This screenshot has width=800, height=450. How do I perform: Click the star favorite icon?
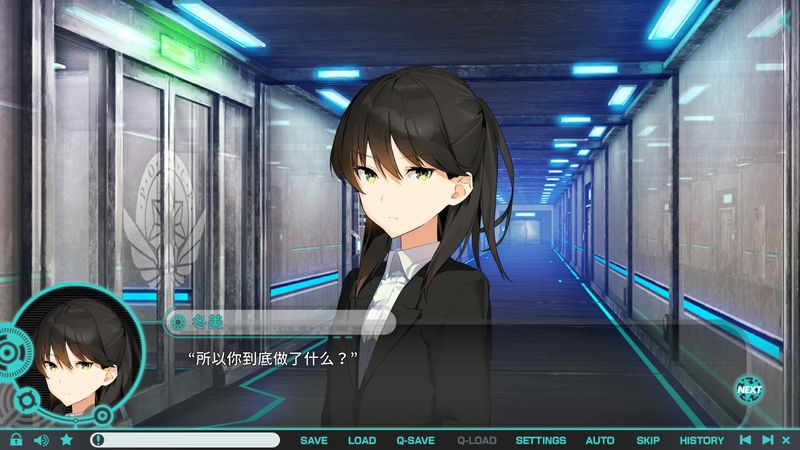tap(66, 440)
